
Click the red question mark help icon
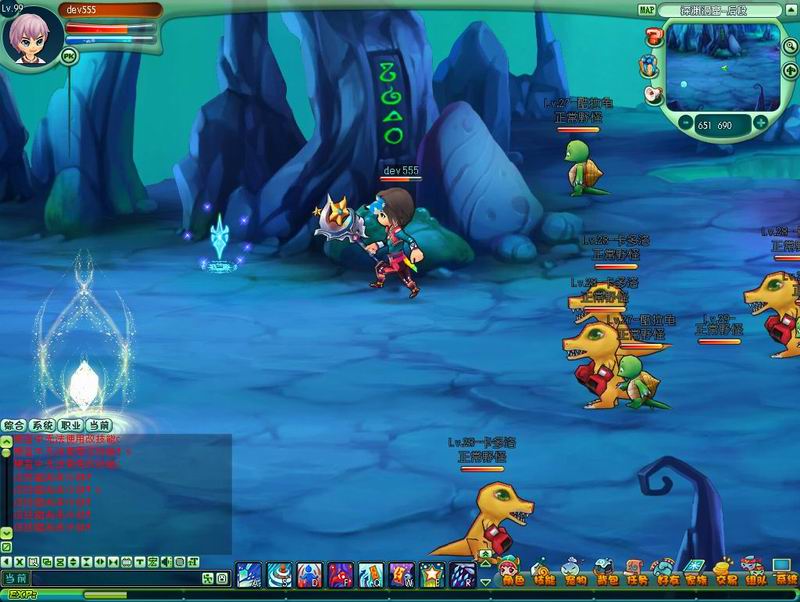pos(652,38)
